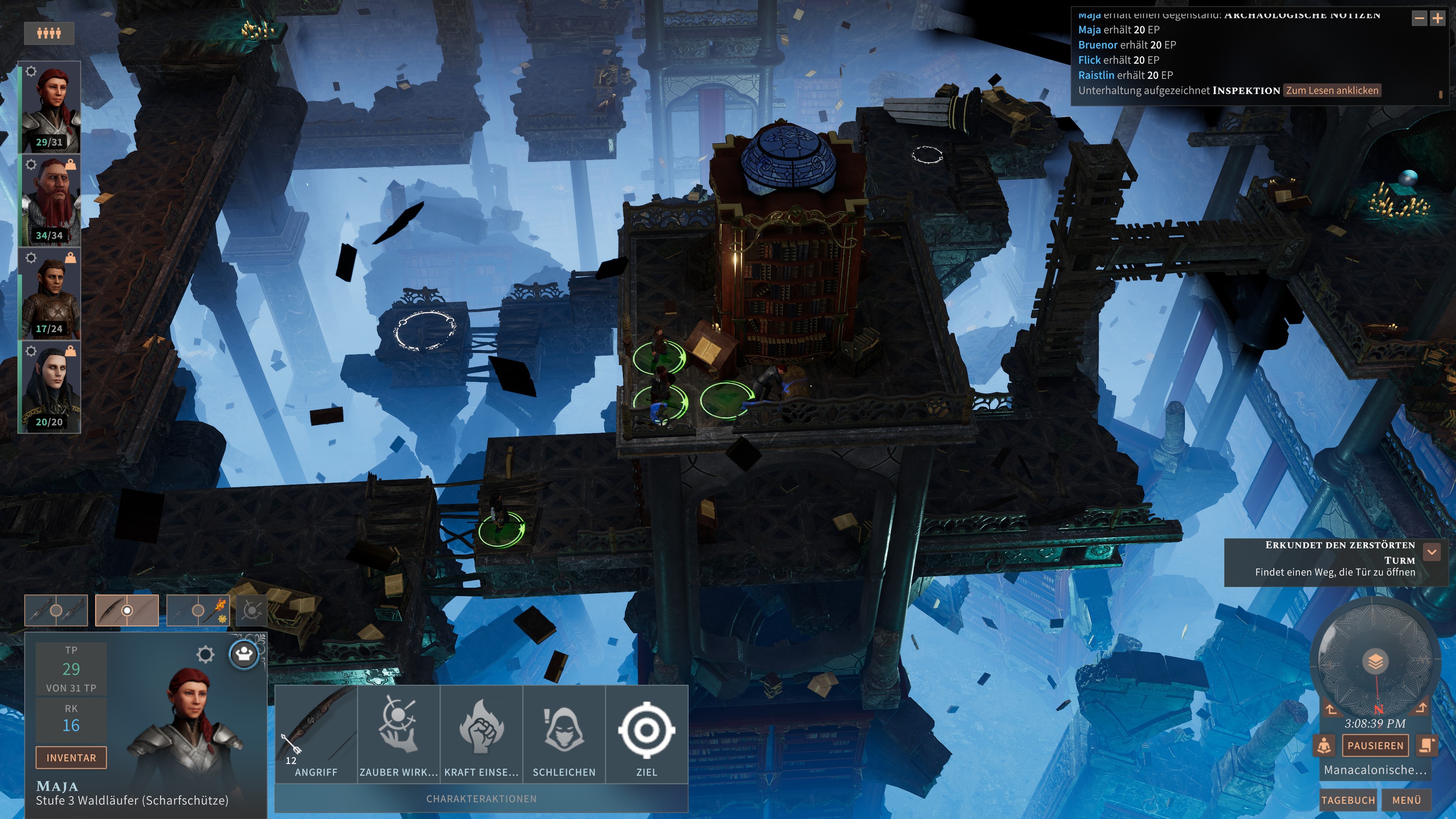Screen dimensions: 1456x819
Task: Click the party group selection icon
Action: (x=49, y=33)
